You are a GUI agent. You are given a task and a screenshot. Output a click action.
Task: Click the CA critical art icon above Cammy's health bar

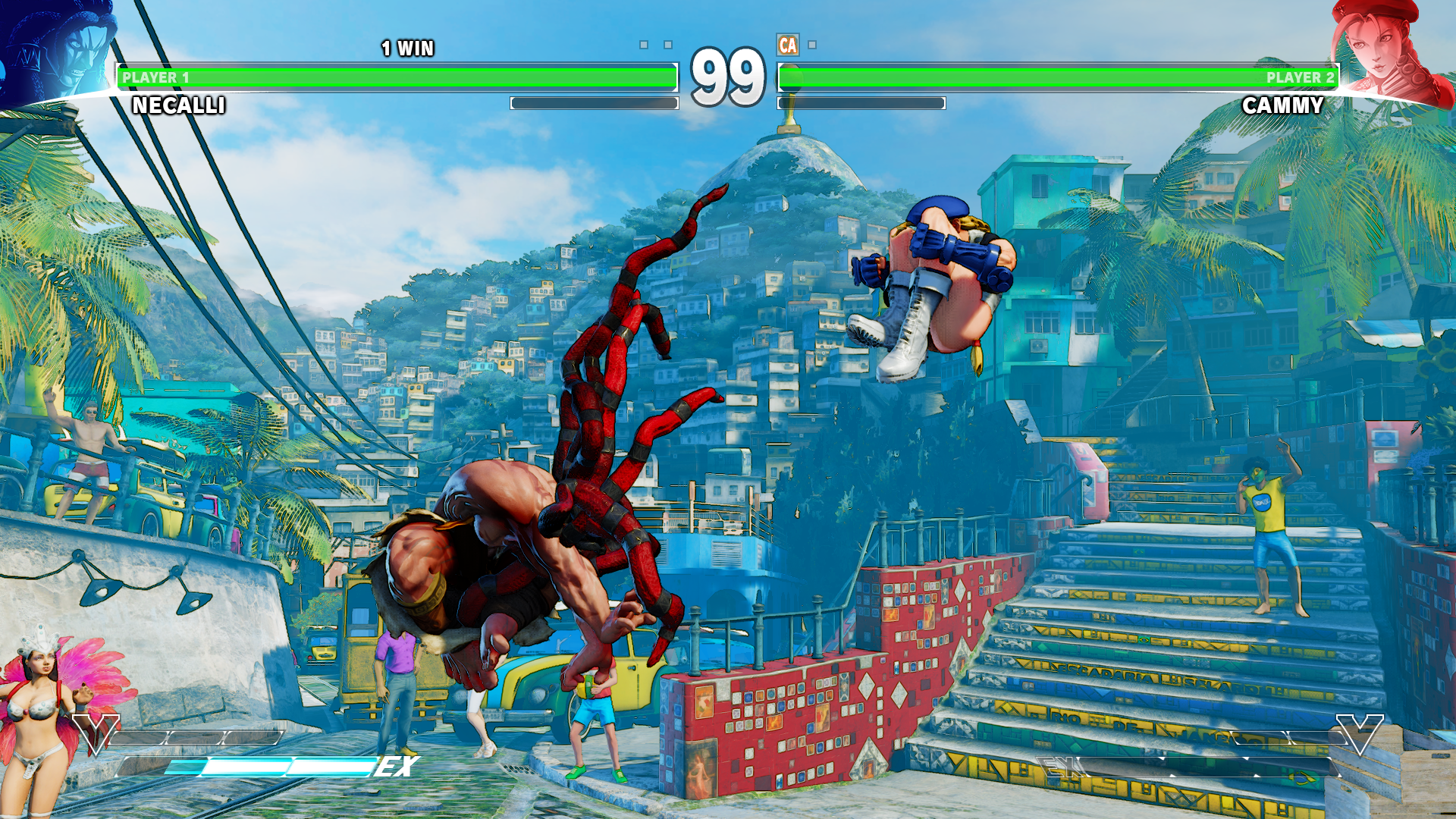coord(787,45)
